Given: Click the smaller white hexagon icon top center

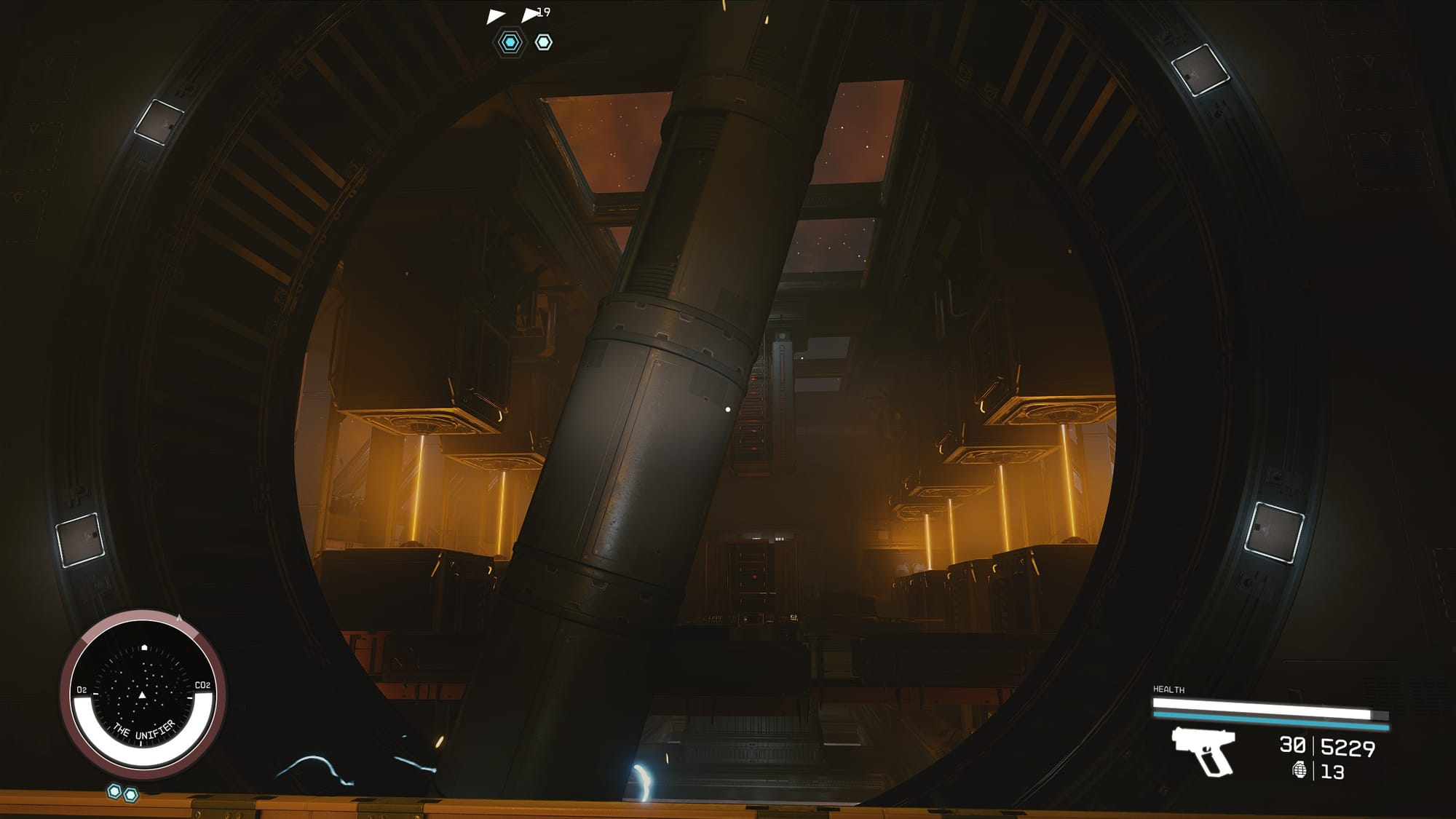Looking at the screenshot, I should click(542, 43).
